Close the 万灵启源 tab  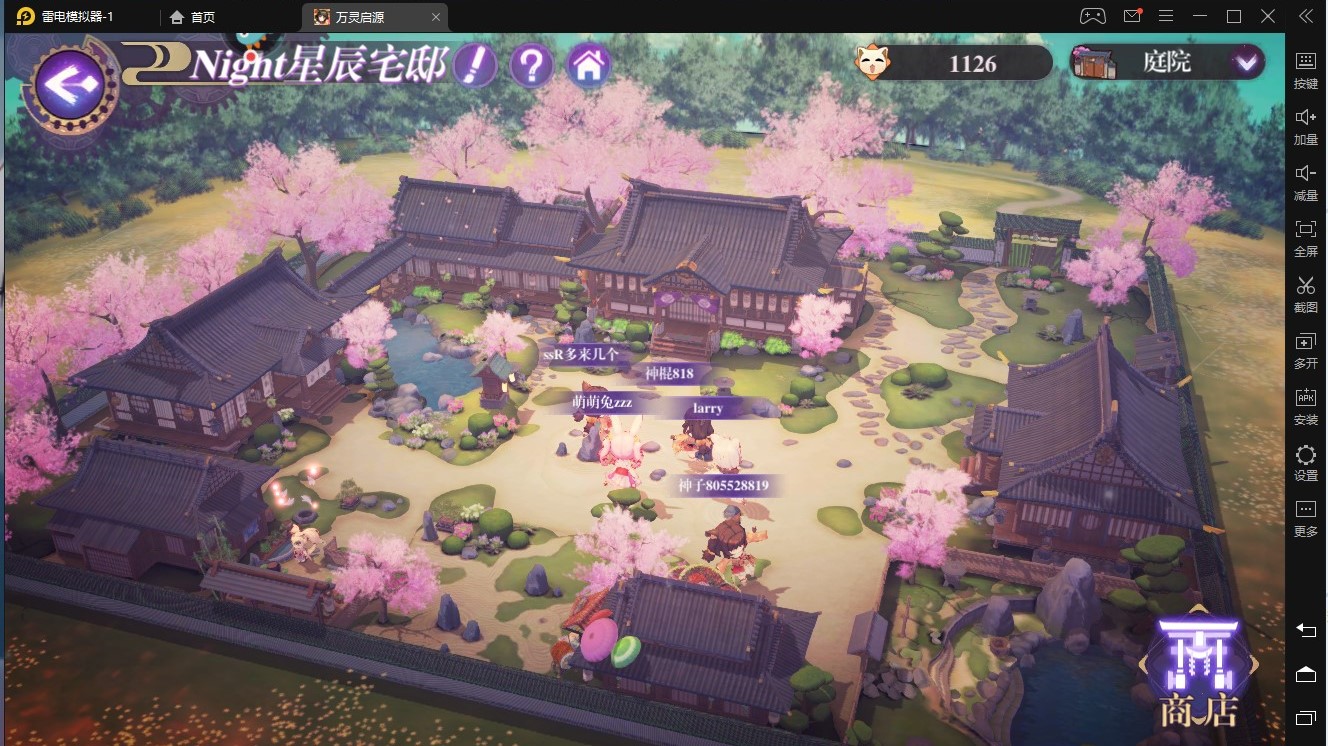(x=435, y=17)
